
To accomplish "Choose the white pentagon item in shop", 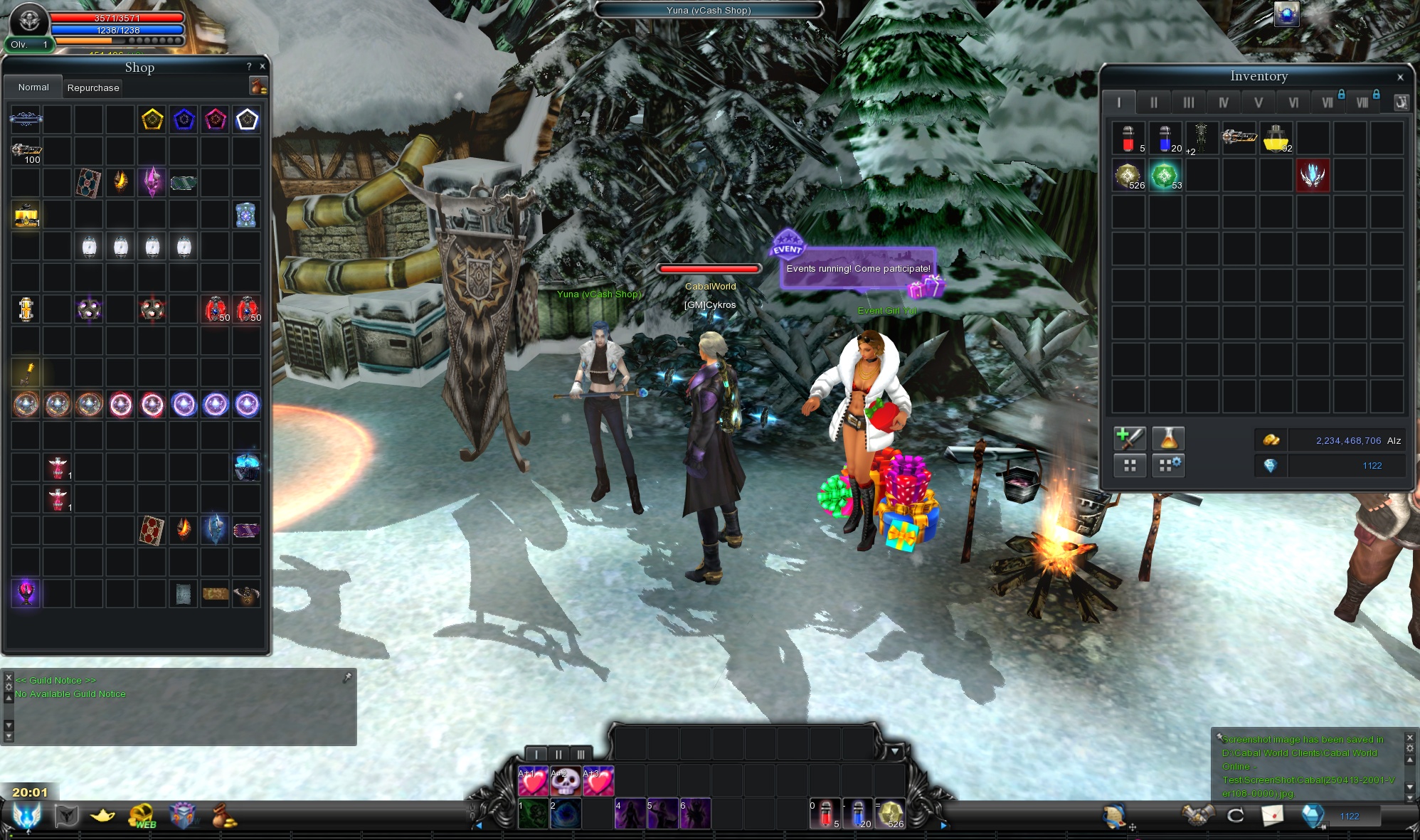I will [247, 119].
